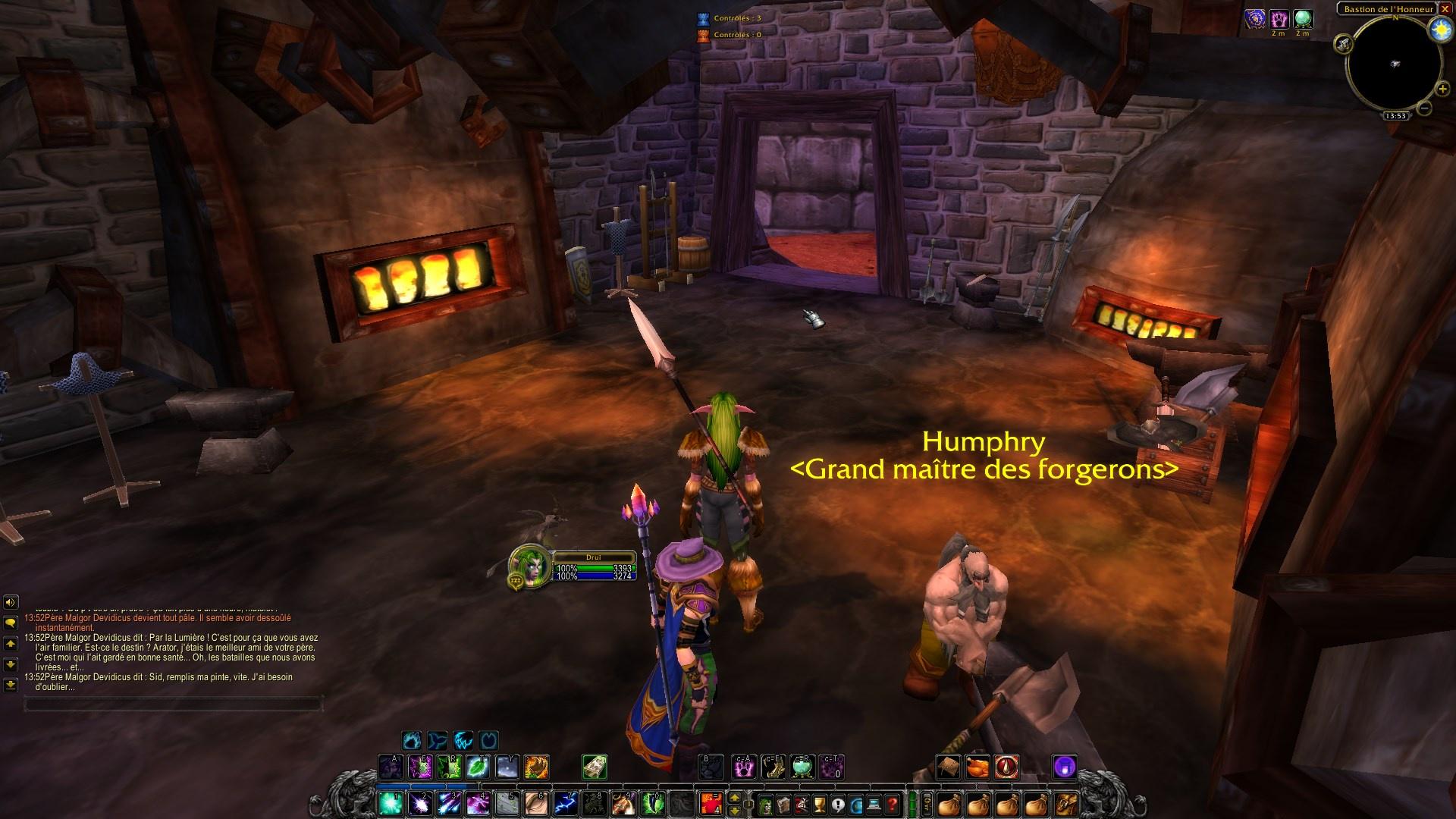The height and width of the screenshot is (819, 1456).
Task: Zoom in the minimap with the plus button
Action: [1442, 89]
